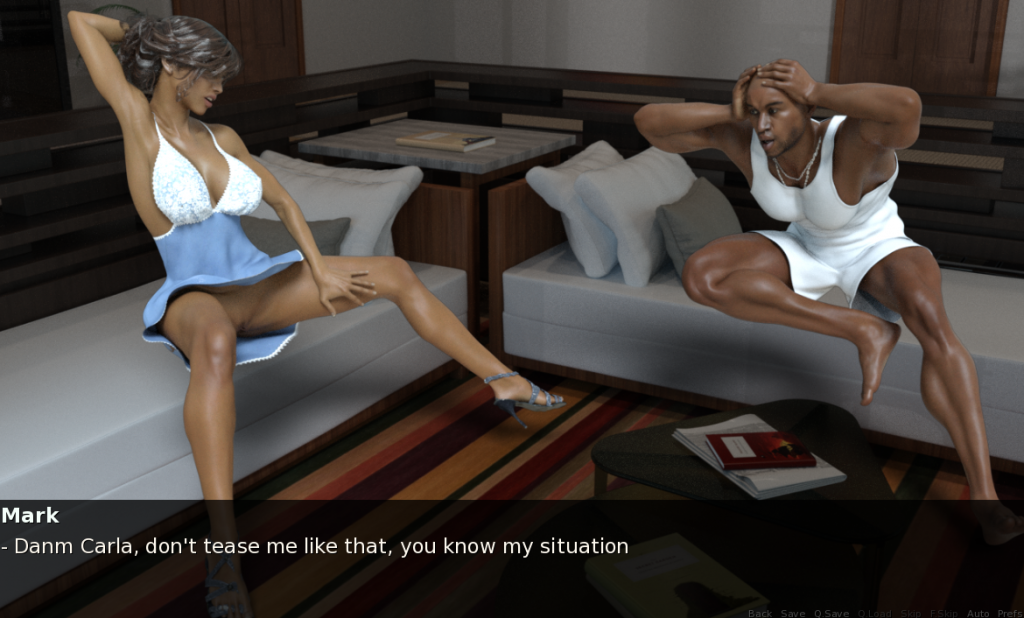
Task: Go back using the Back button
Action: pos(759,613)
